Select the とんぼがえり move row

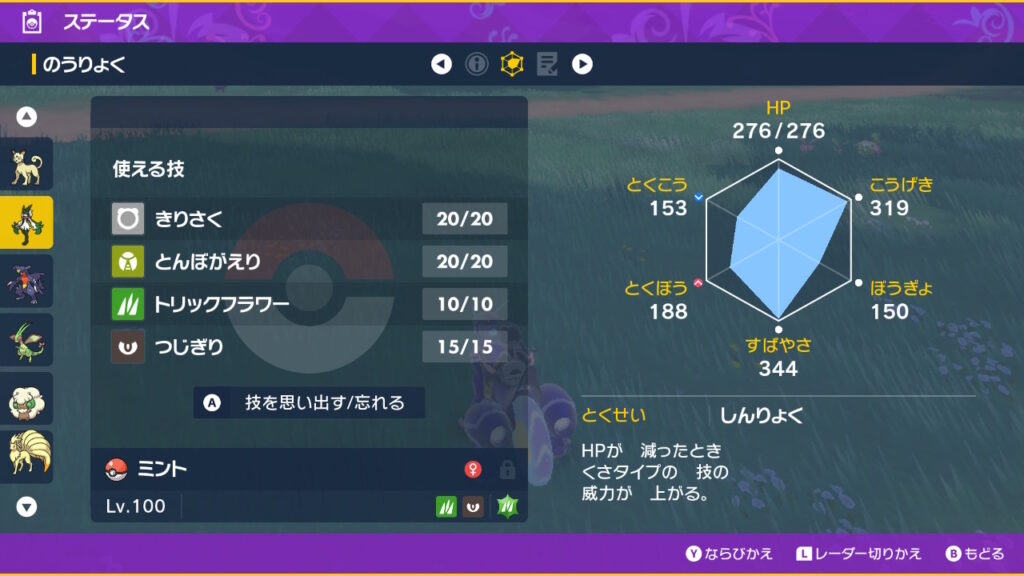point(309,261)
